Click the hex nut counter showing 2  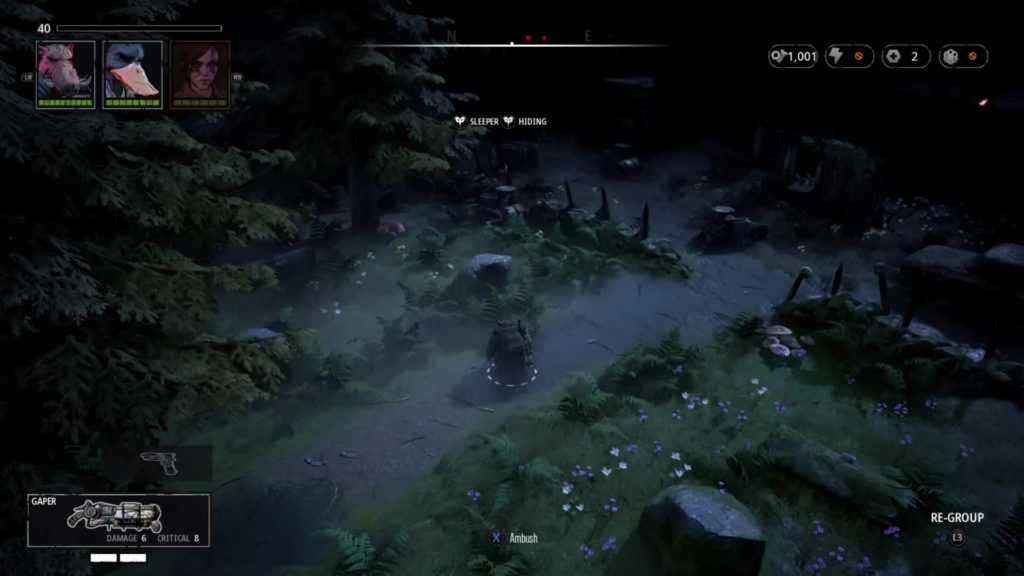(906, 57)
